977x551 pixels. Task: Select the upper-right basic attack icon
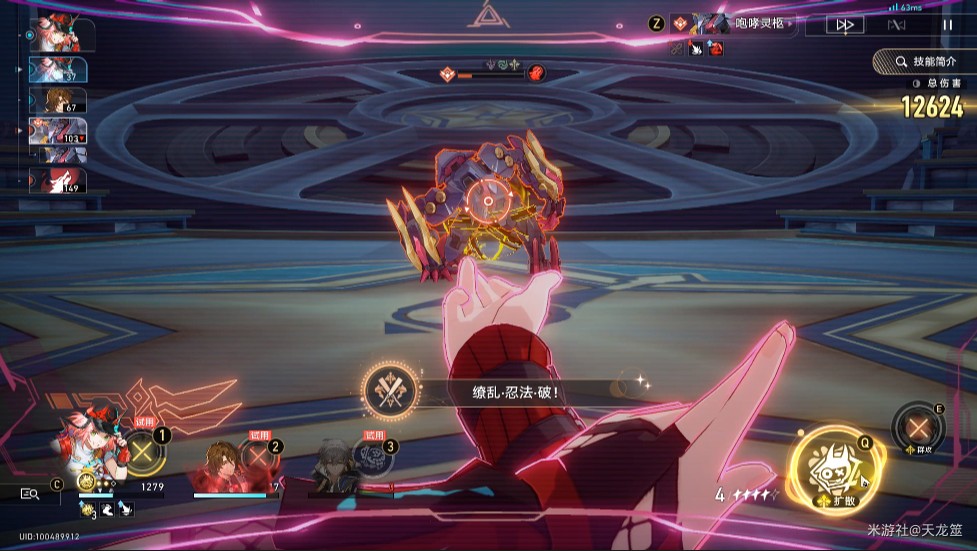pos(917,428)
